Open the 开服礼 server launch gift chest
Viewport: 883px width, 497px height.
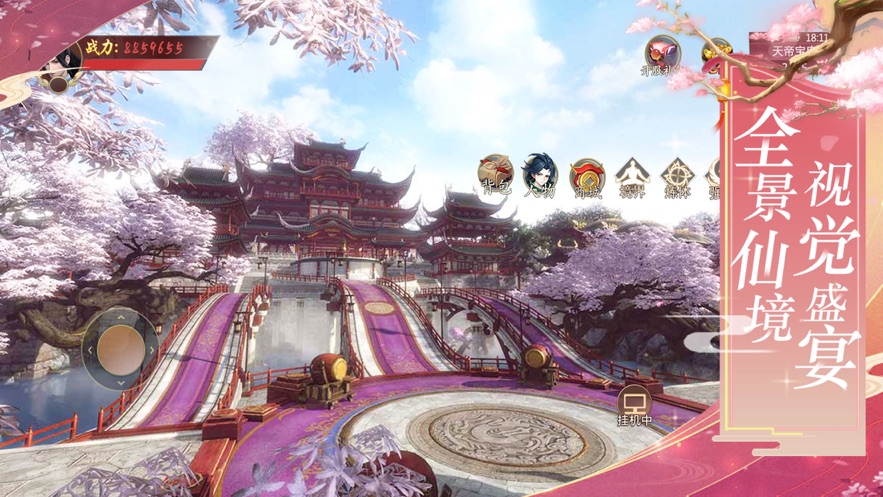click(x=661, y=52)
